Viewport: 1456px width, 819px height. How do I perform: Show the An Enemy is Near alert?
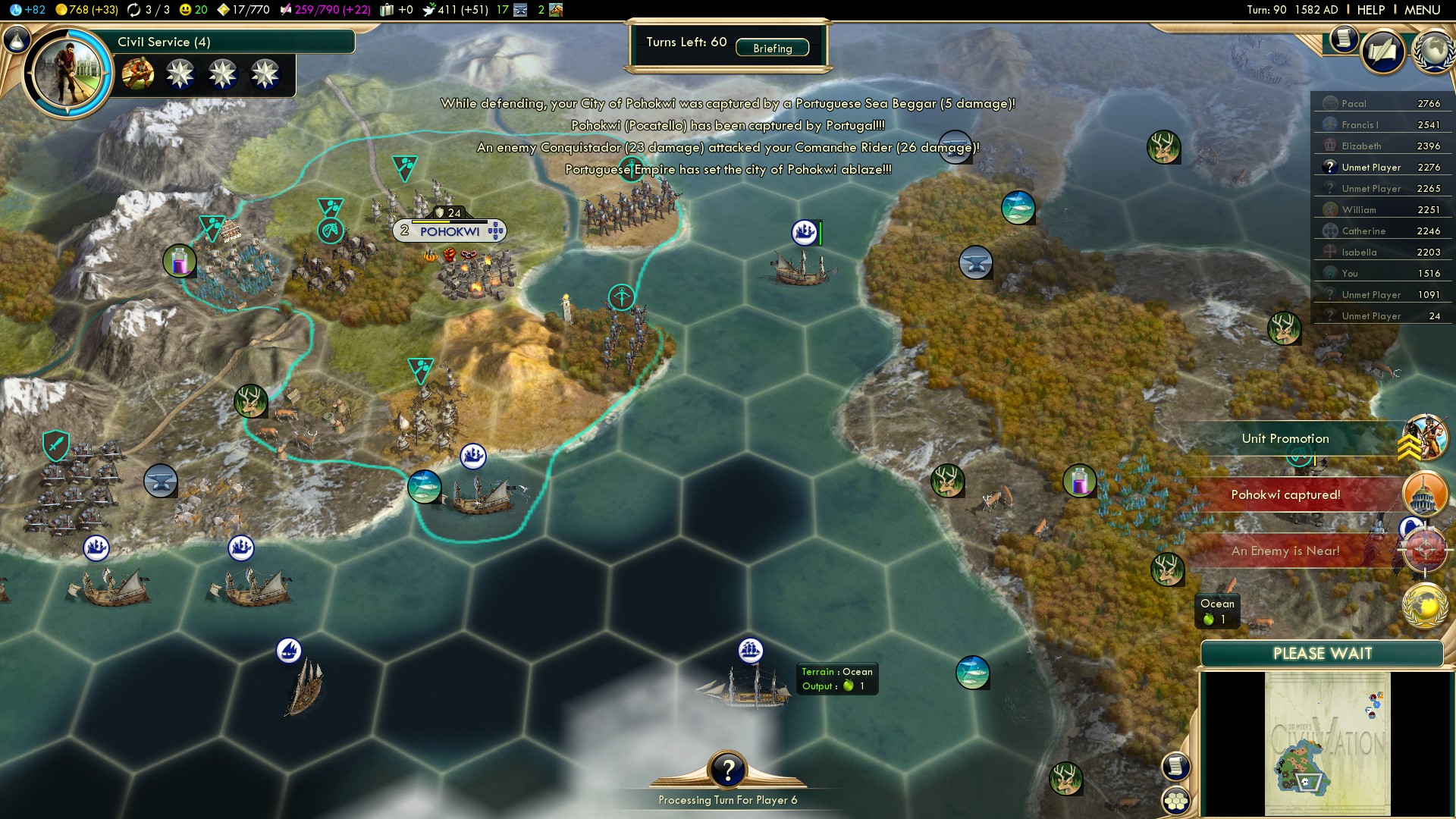click(1285, 551)
